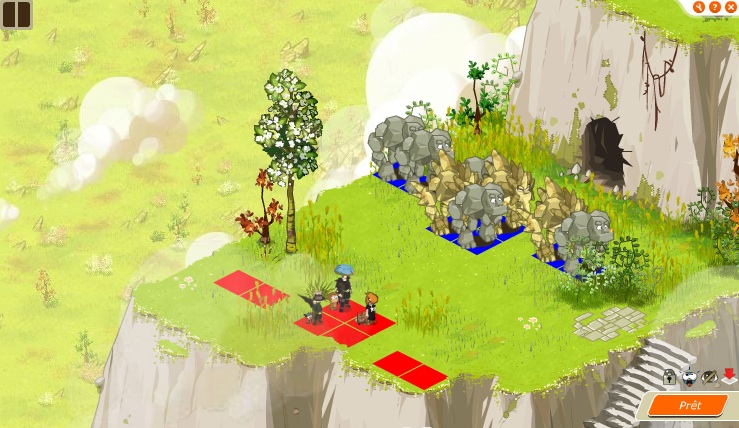Close the game with the orange X
Image resolution: width=739 pixels, height=428 pixels.
731,7
